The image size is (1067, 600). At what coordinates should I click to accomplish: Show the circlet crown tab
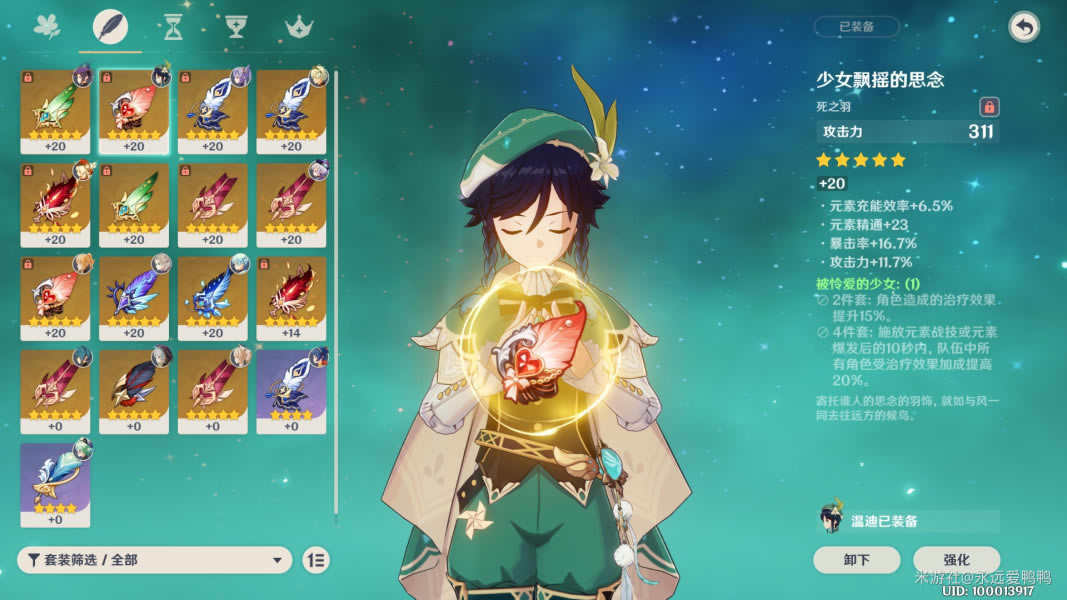tap(298, 27)
